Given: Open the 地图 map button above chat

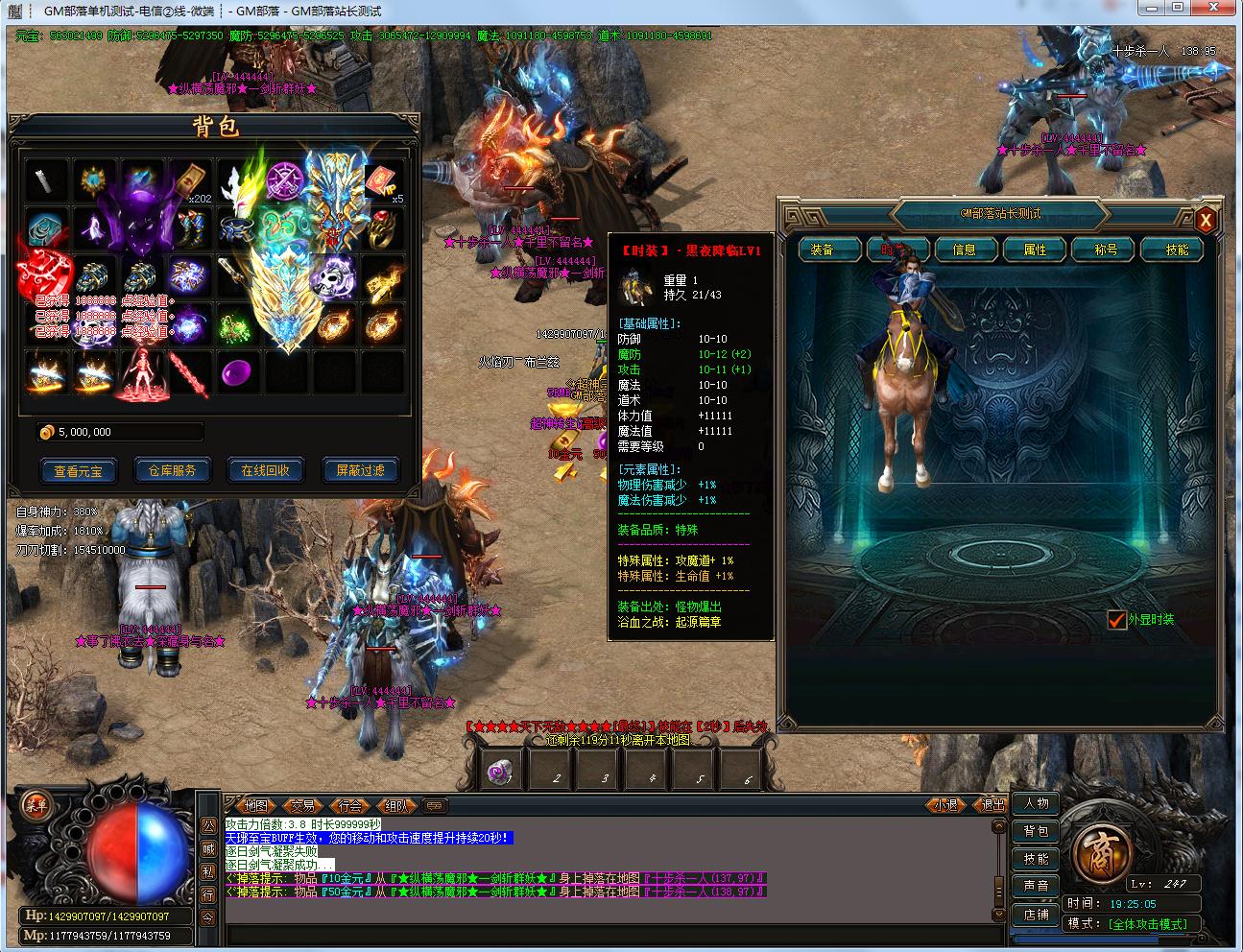Looking at the screenshot, I should click(x=255, y=806).
